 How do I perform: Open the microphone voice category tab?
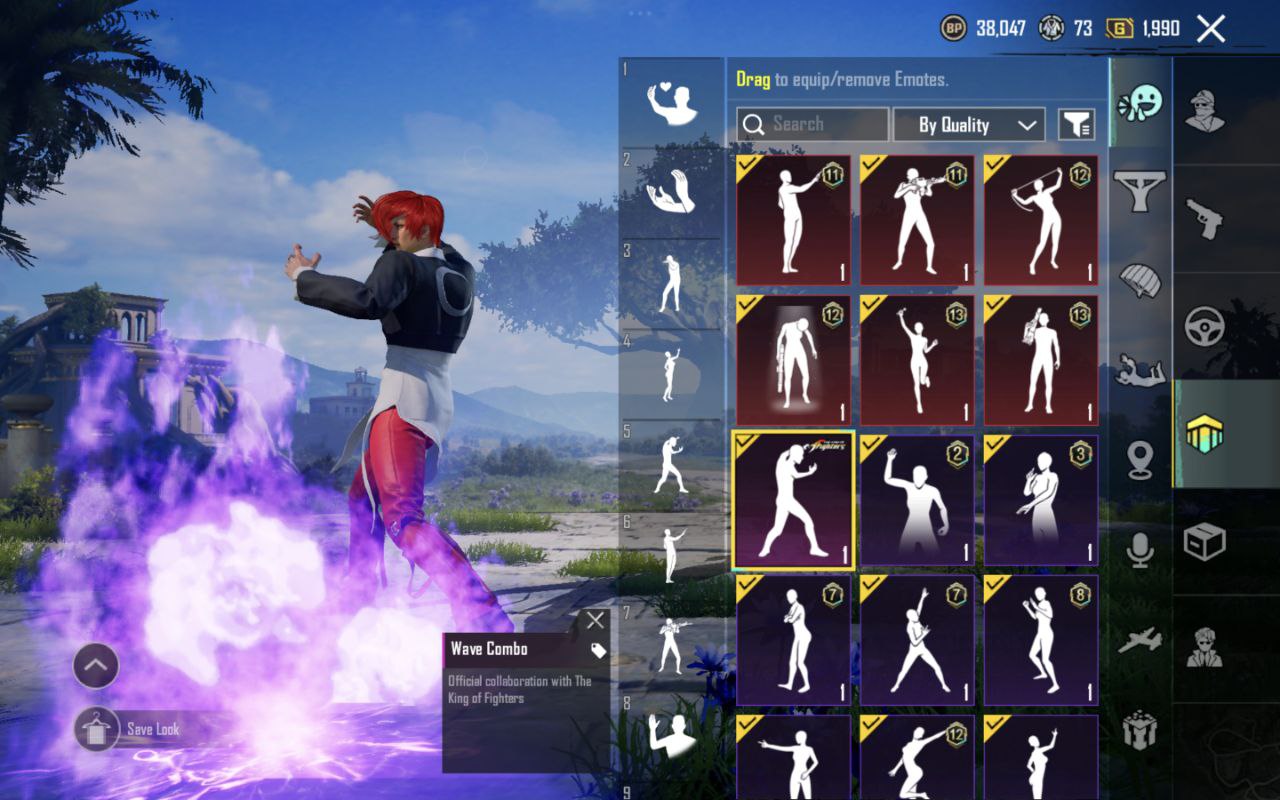(1140, 550)
